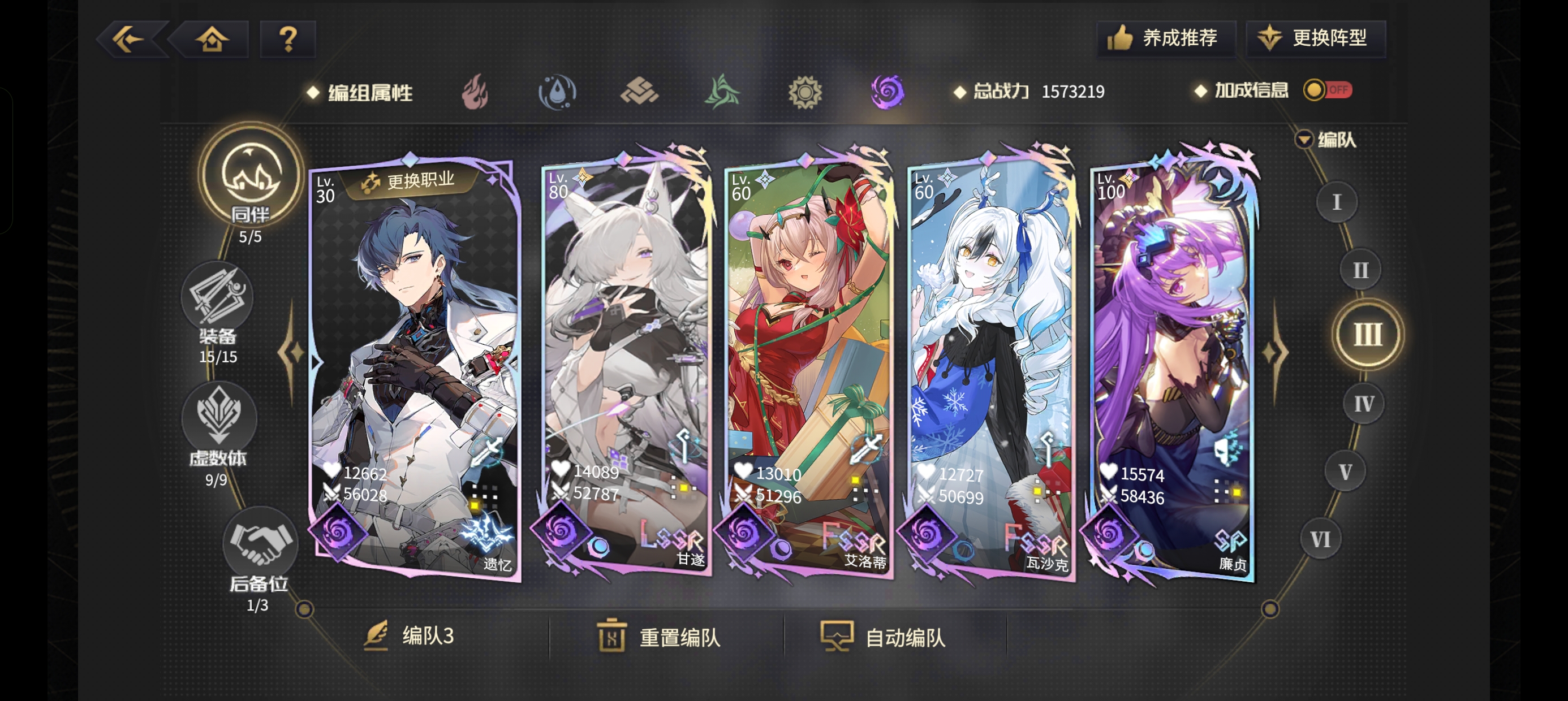Choose the 艾洛蒂 character card

click(x=808, y=365)
